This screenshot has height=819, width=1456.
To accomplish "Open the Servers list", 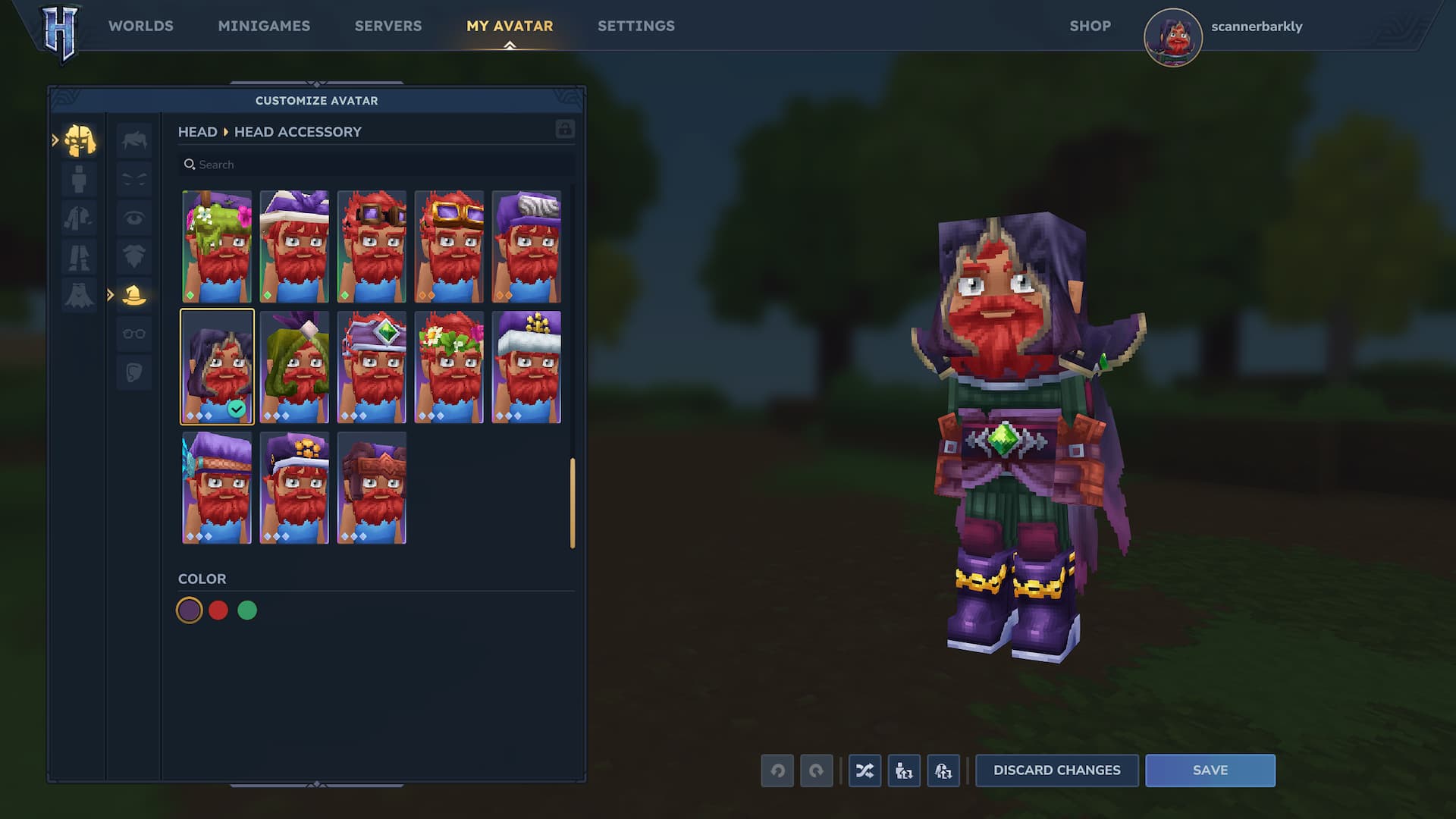I will click(x=388, y=26).
